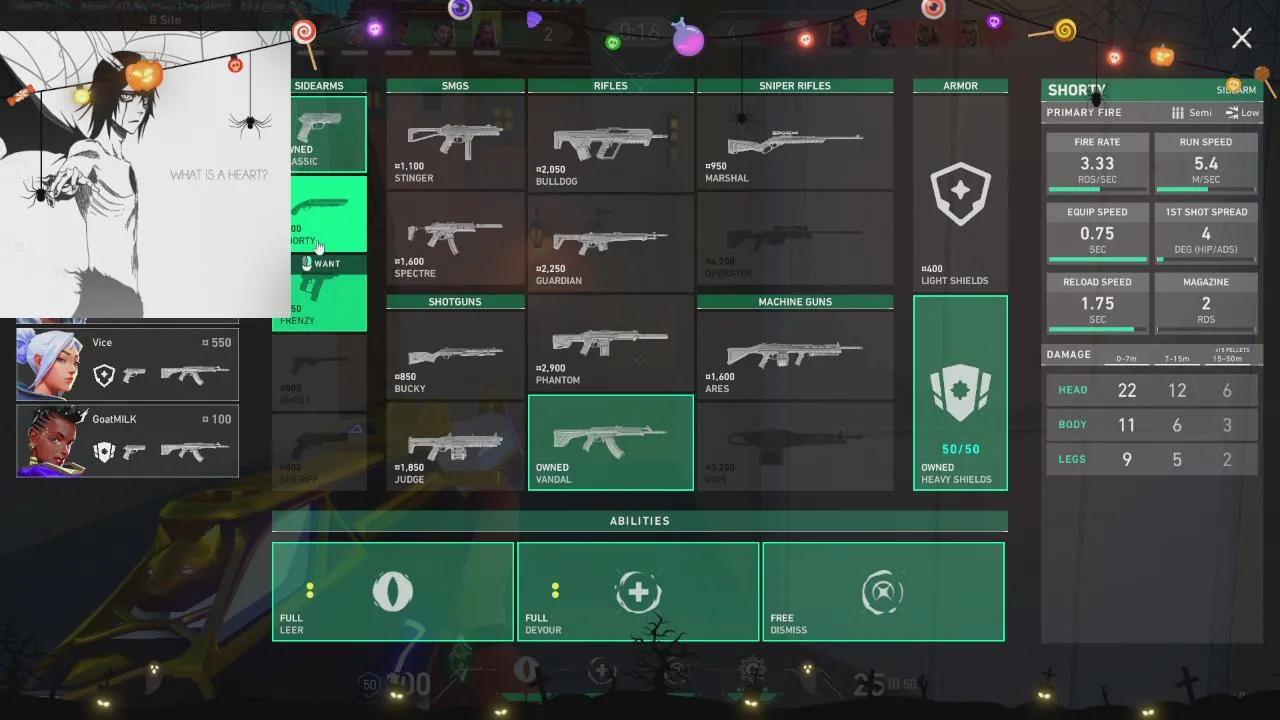Choose the Phantom rifle
Viewport: 1280px width, 720px height.
point(610,343)
